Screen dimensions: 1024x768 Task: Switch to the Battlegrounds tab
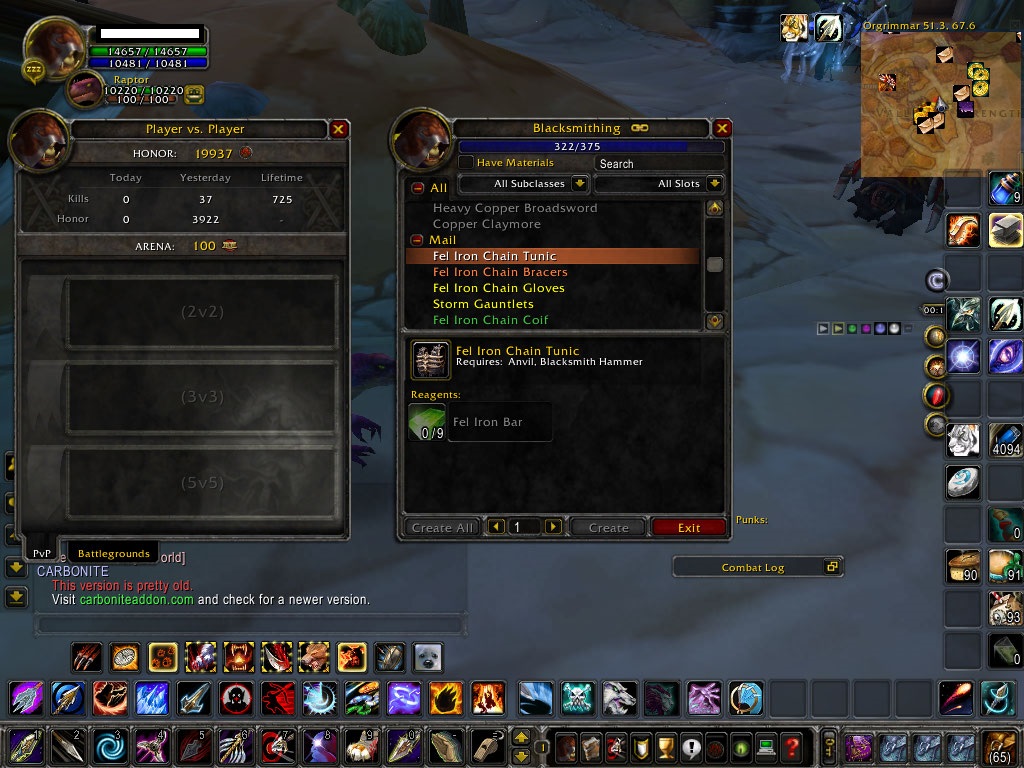114,553
